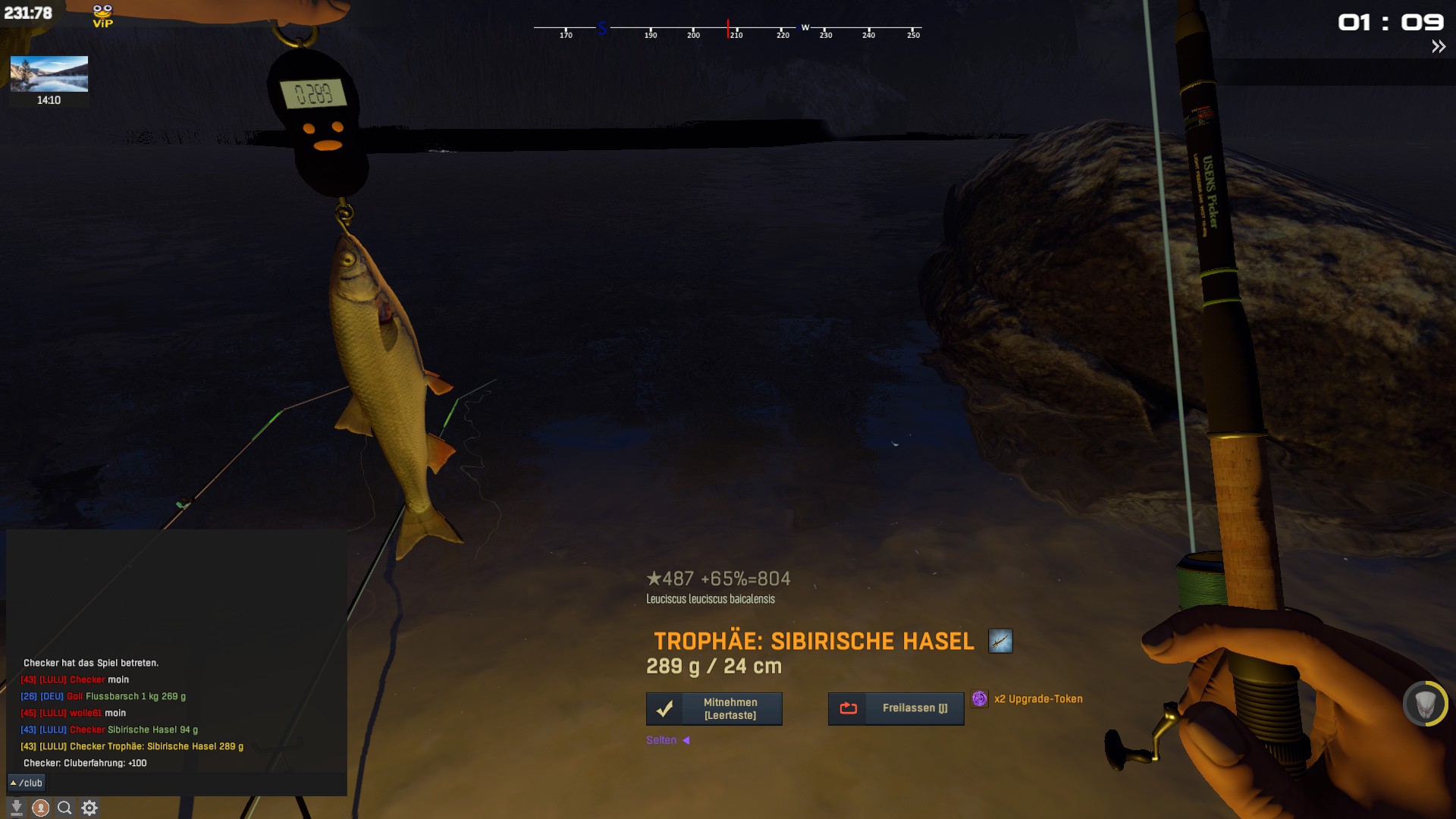Open the player profile icon
1456x819 pixels.
point(41,808)
